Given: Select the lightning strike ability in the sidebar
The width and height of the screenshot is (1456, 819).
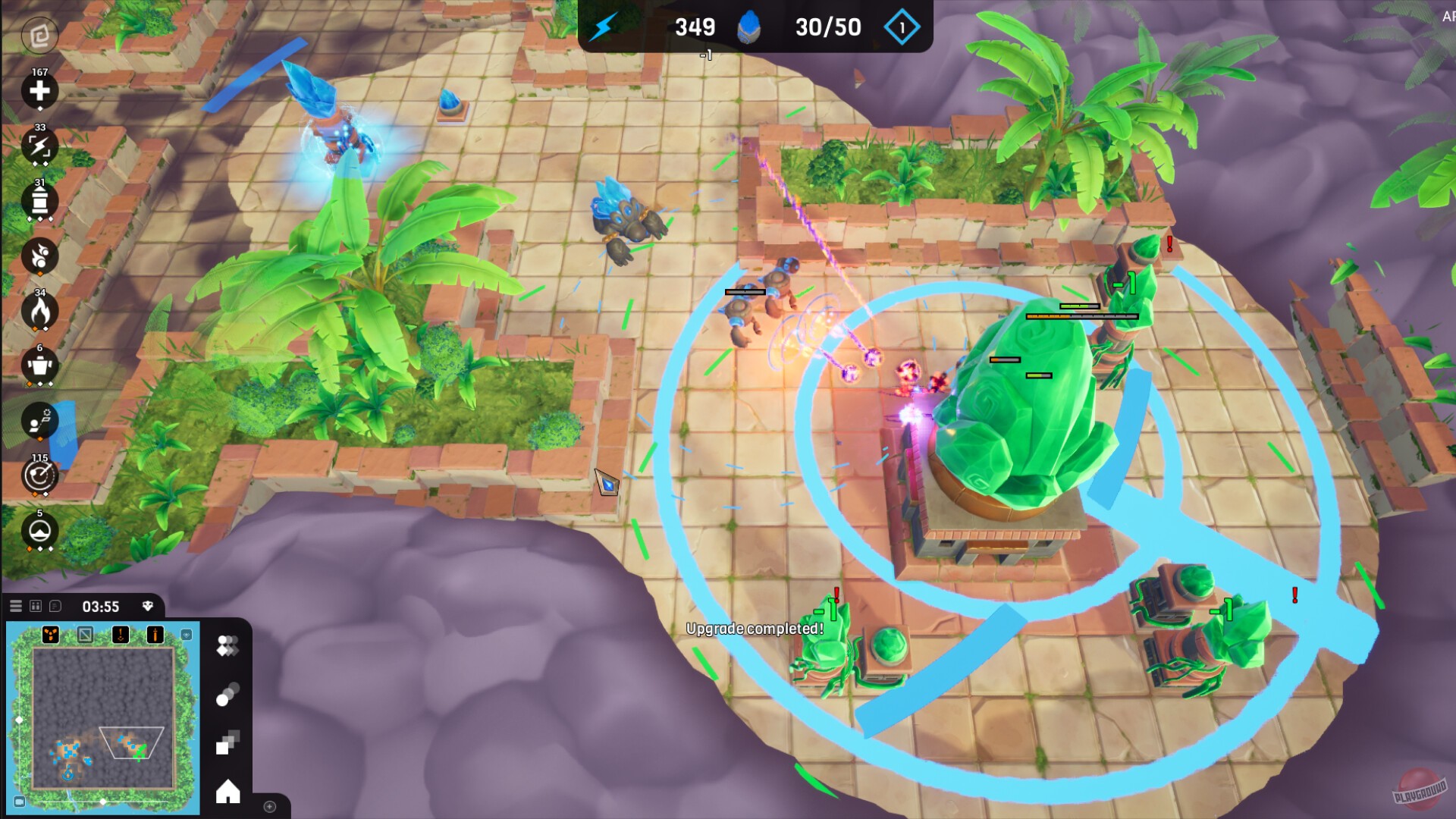Looking at the screenshot, I should pos(39,146).
